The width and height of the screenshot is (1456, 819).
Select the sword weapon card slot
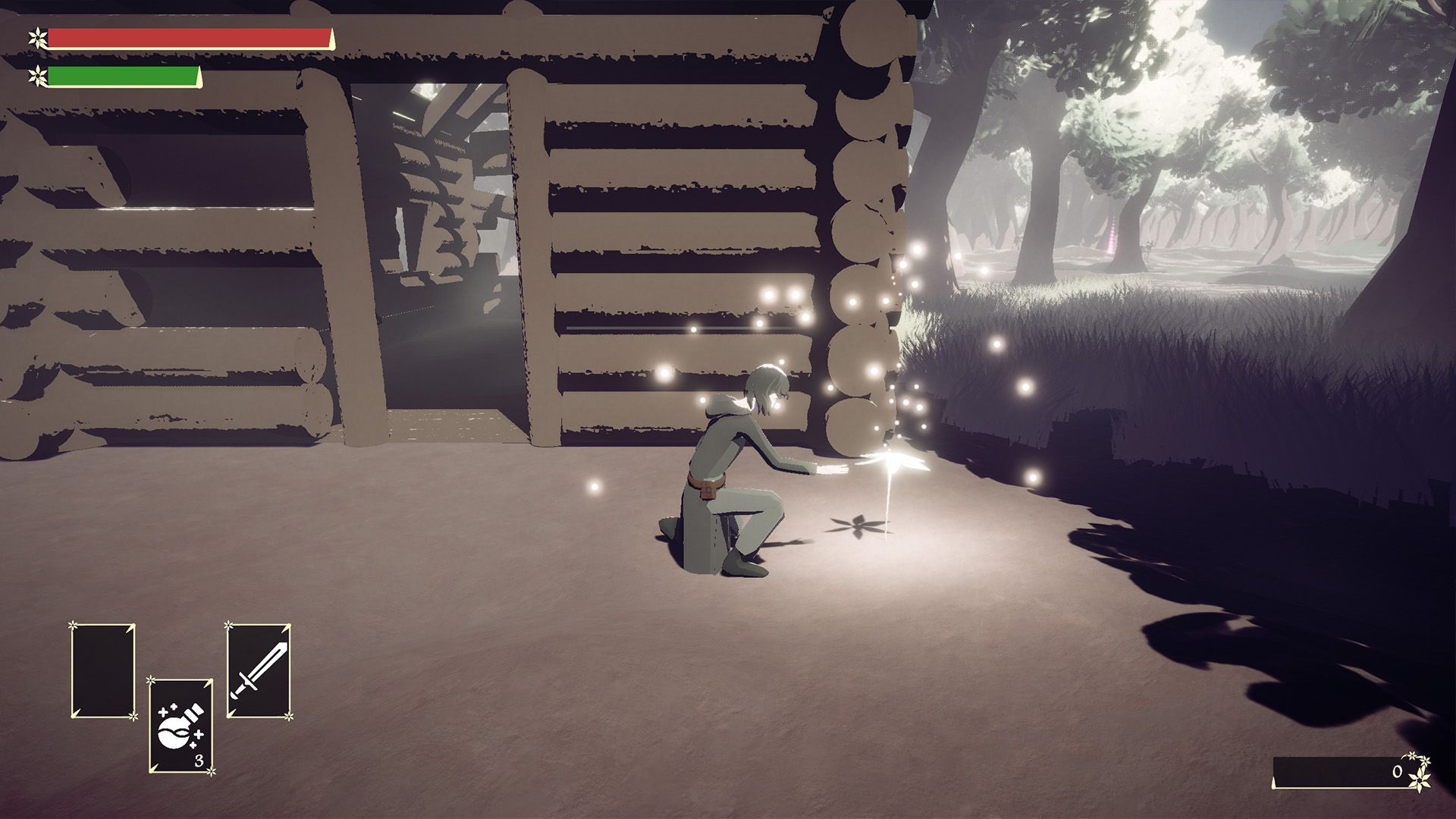259,671
